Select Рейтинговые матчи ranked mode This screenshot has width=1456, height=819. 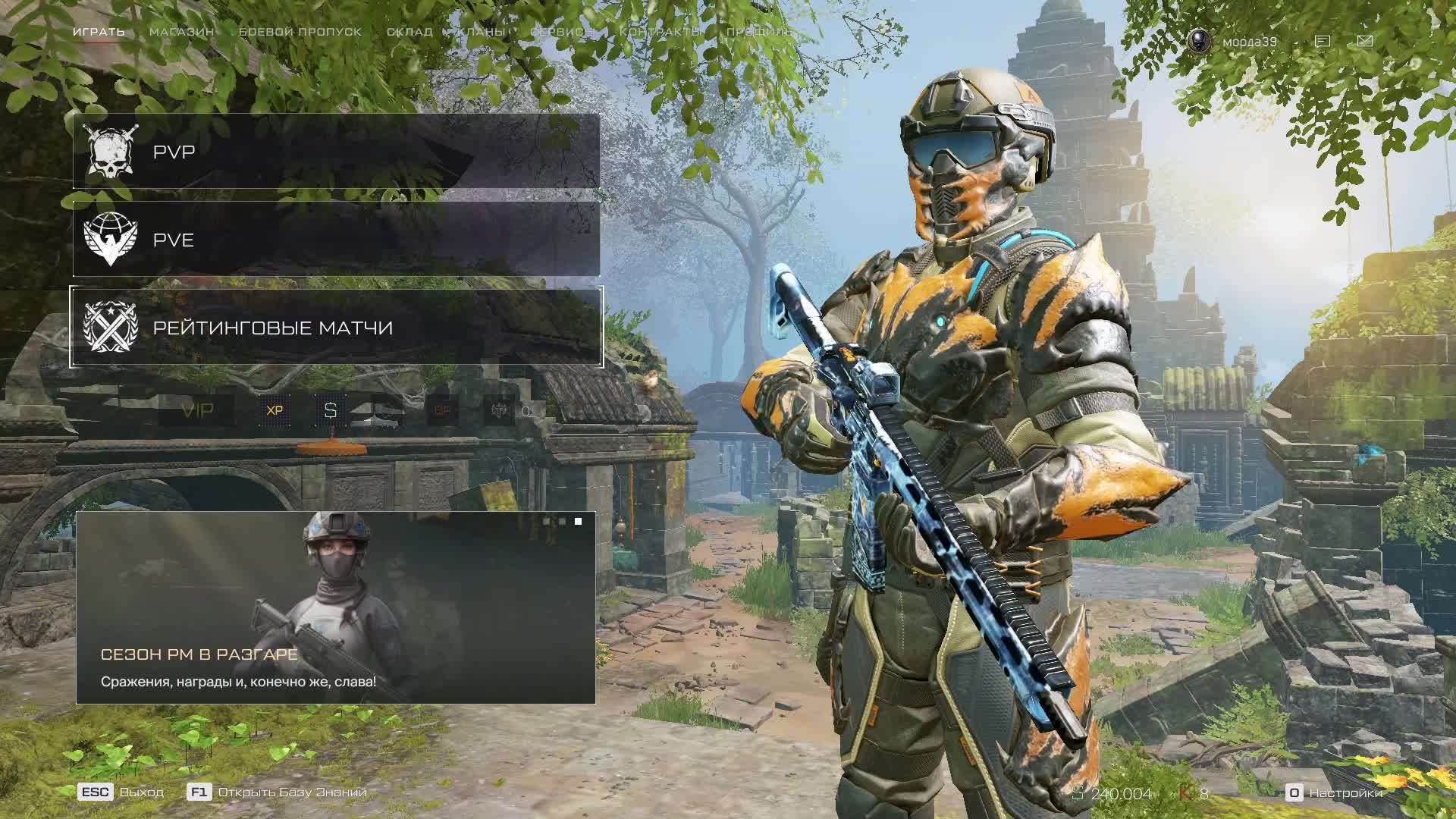336,328
